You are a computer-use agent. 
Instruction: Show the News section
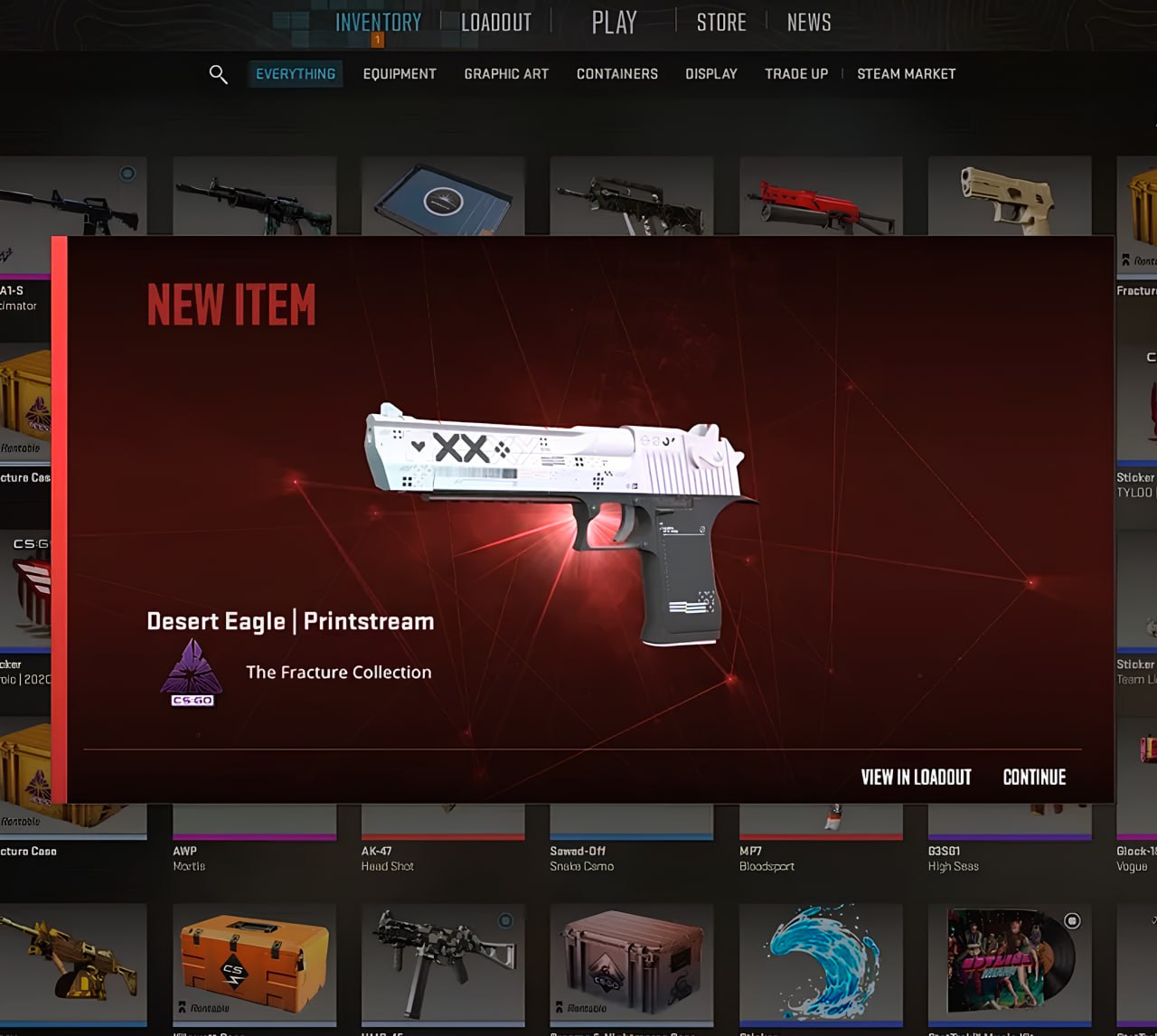coord(809,23)
